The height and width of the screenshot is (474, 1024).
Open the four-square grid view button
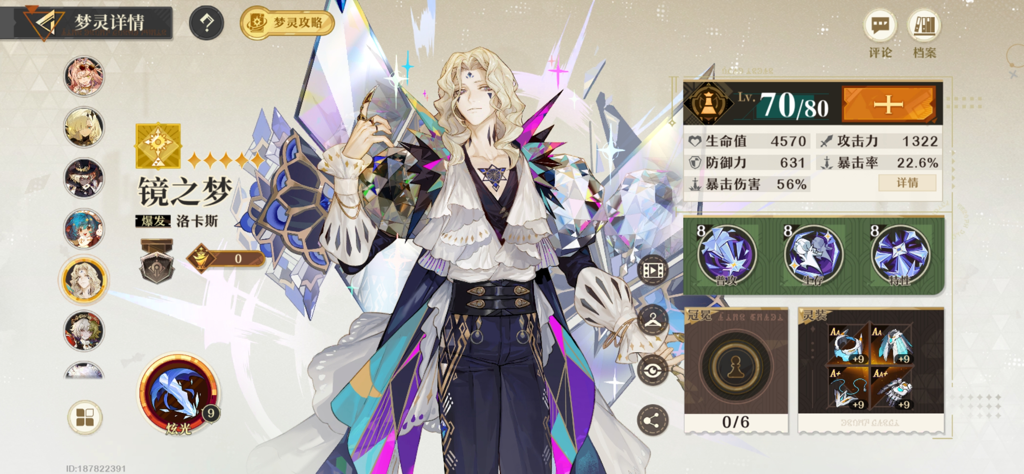(x=85, y=417)
